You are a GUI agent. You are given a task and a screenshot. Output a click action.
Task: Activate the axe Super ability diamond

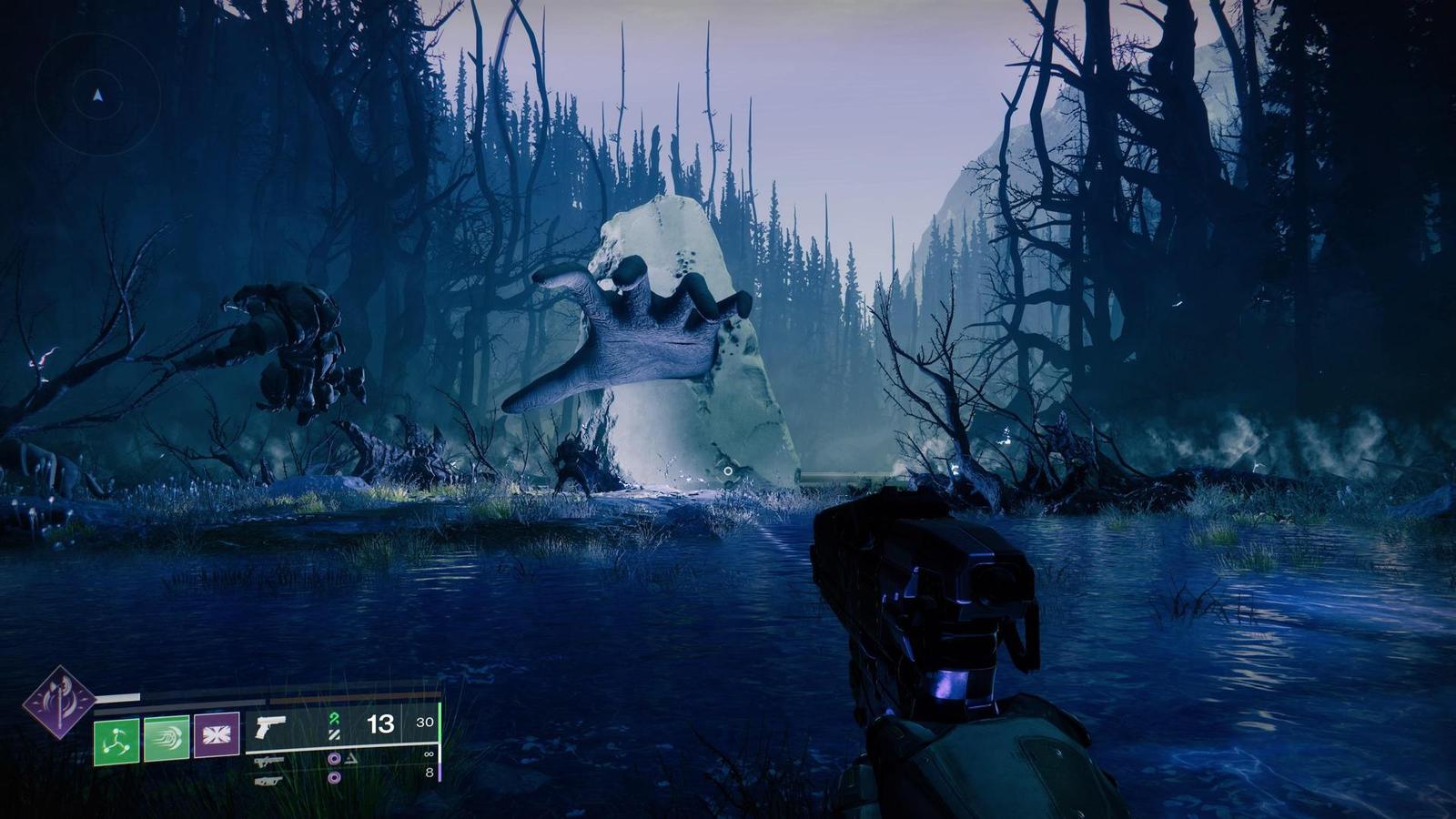coord(59,702)
